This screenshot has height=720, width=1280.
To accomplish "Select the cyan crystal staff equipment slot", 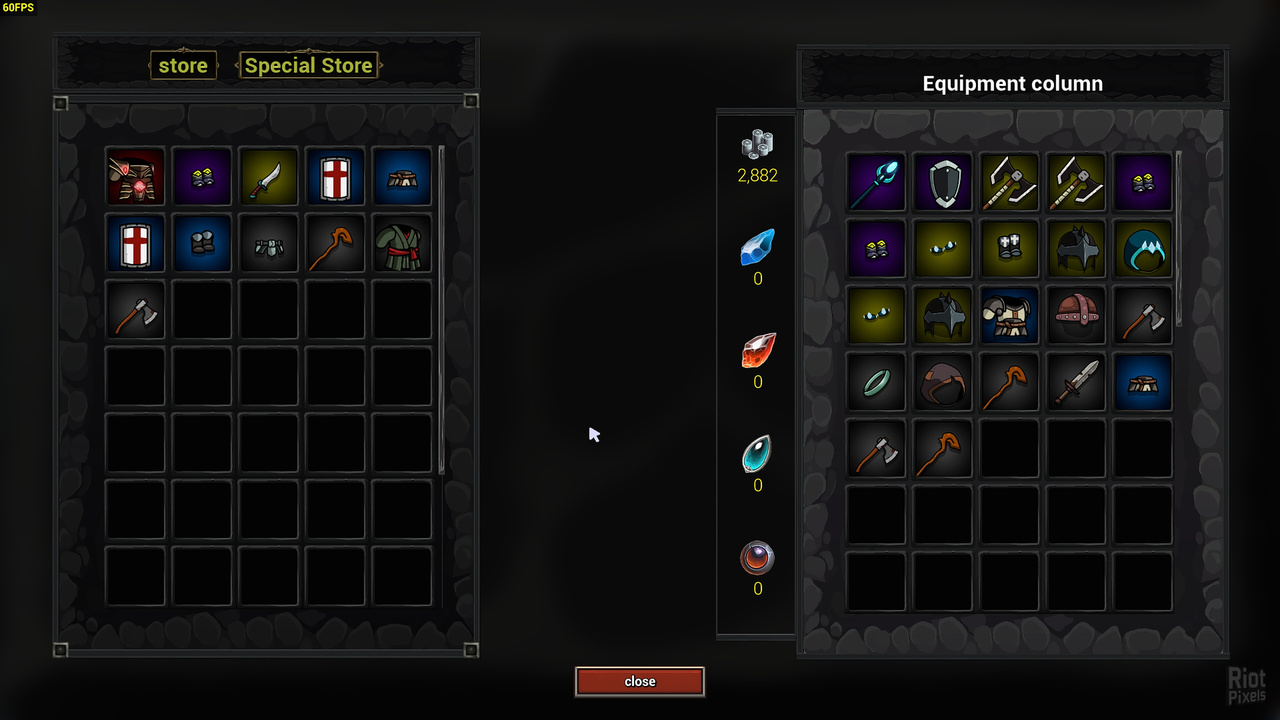I will (x=876, y=182).
